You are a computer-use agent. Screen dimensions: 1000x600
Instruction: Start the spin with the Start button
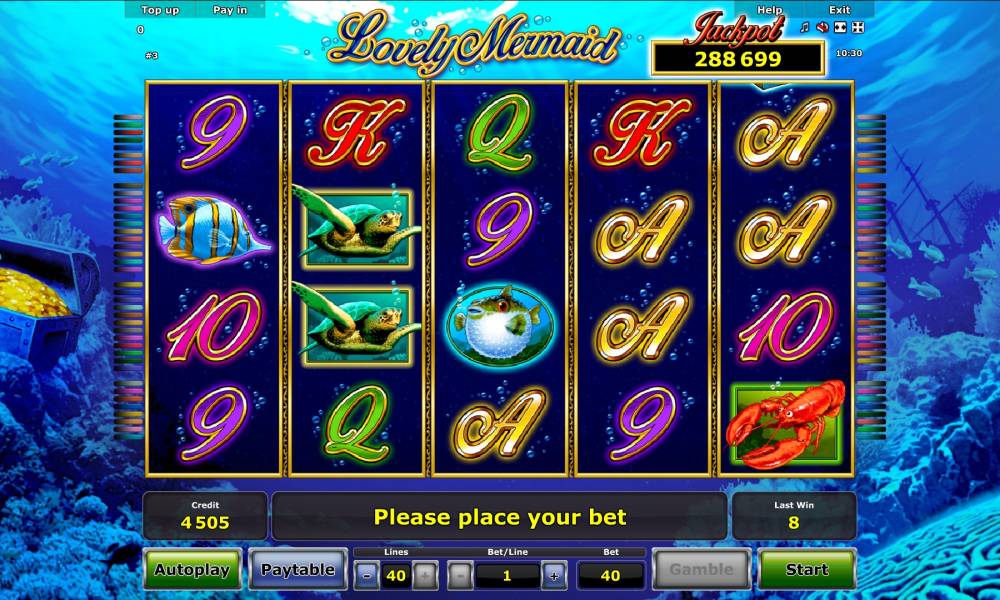[x=806, y=570]
